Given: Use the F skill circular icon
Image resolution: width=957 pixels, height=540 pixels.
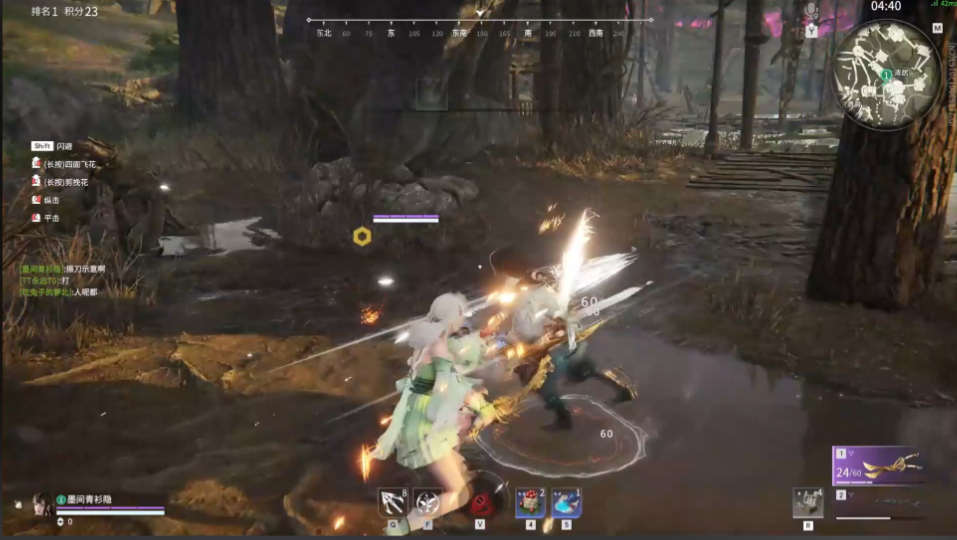Looking at the screenshot, I should pyautogui.click(x=427, y=501).
